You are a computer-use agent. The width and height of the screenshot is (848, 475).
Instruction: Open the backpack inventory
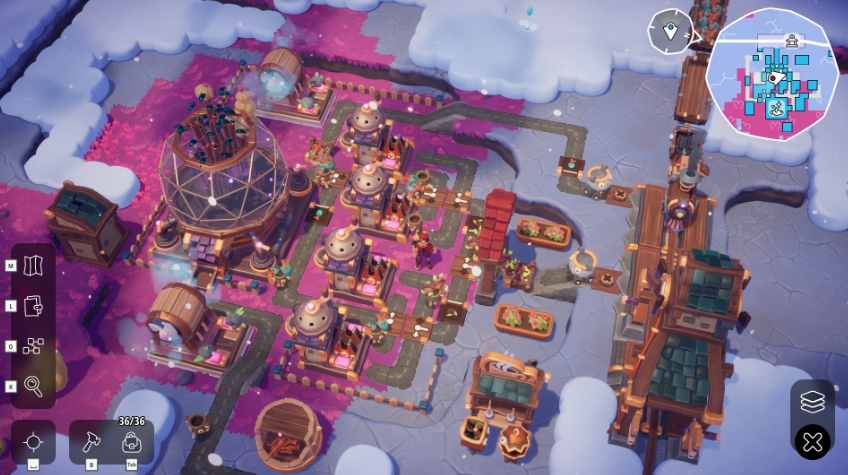[x=131, y=441]
